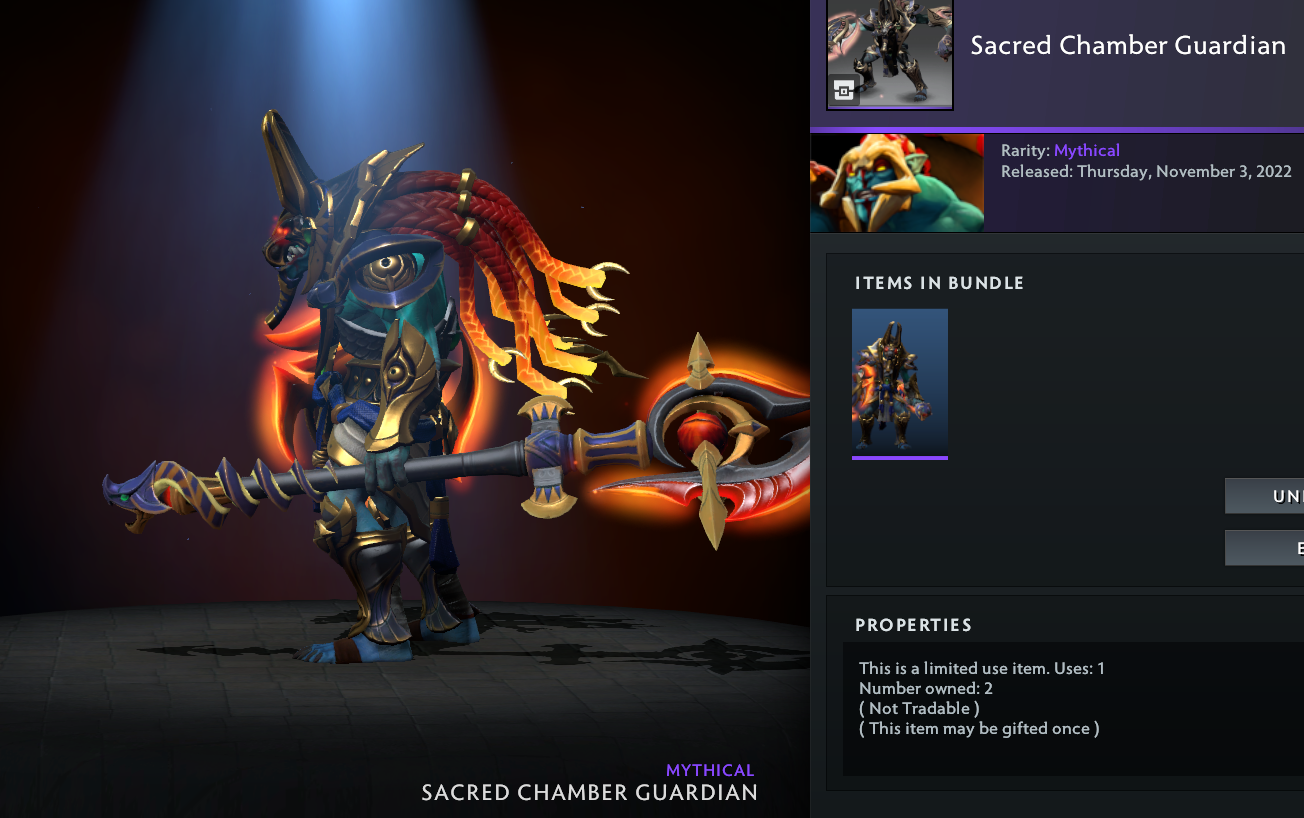Select the item thumbnail under Items in Bundle
The width and height of the screenshot is (1304, 818).
pyautogui.click(x=899, y=383)
